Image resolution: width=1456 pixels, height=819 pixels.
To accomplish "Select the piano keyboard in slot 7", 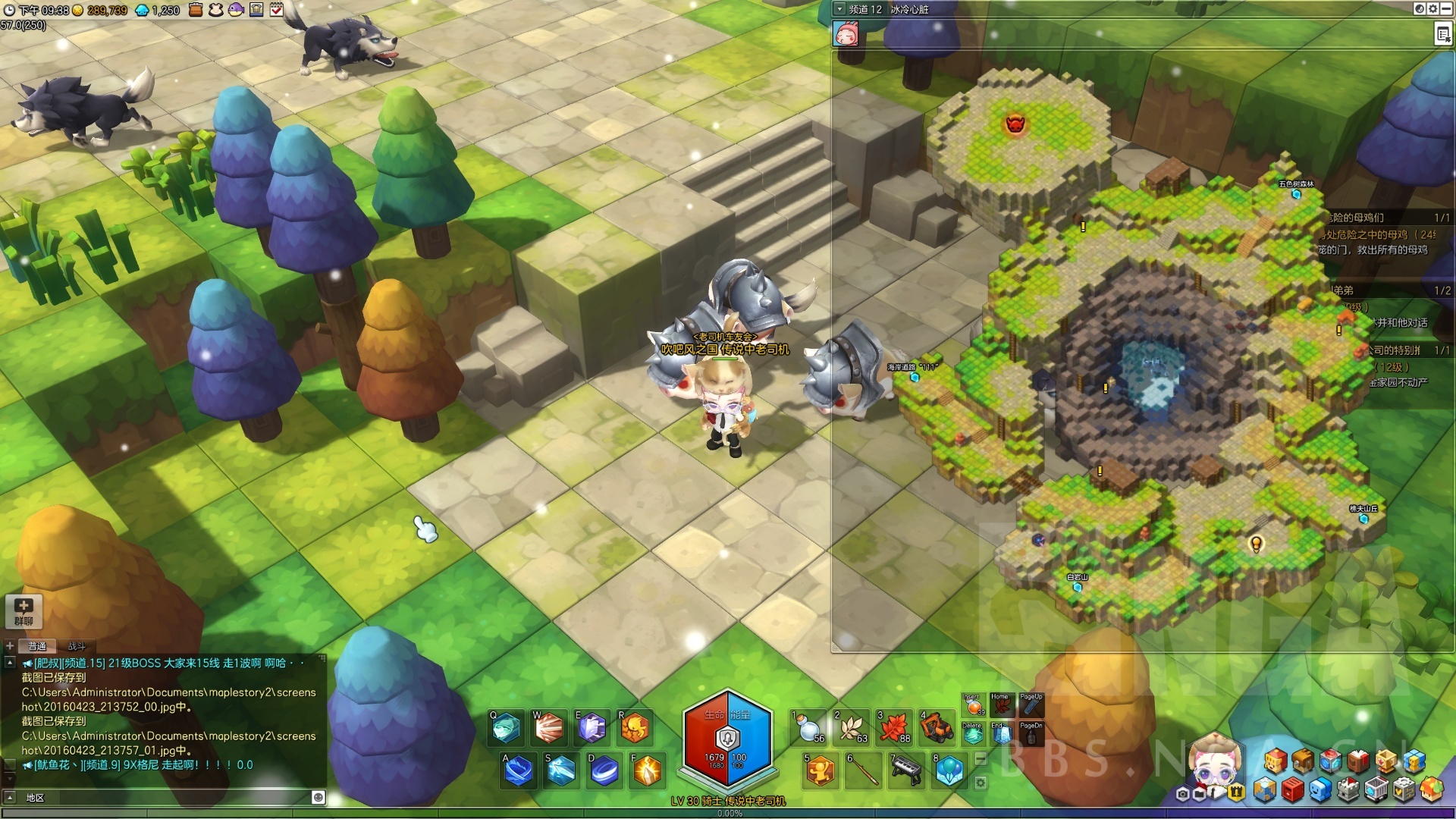I will point(906,771).
